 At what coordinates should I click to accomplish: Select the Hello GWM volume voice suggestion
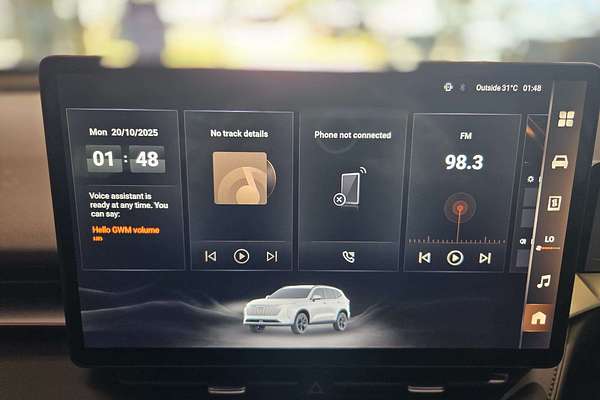click(125, 229)
